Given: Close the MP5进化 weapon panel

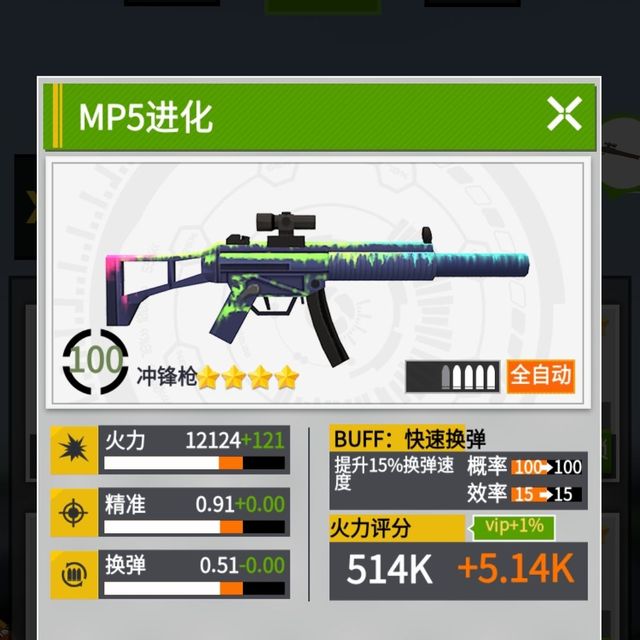Looking at the screenshot, I should point(564,115).
